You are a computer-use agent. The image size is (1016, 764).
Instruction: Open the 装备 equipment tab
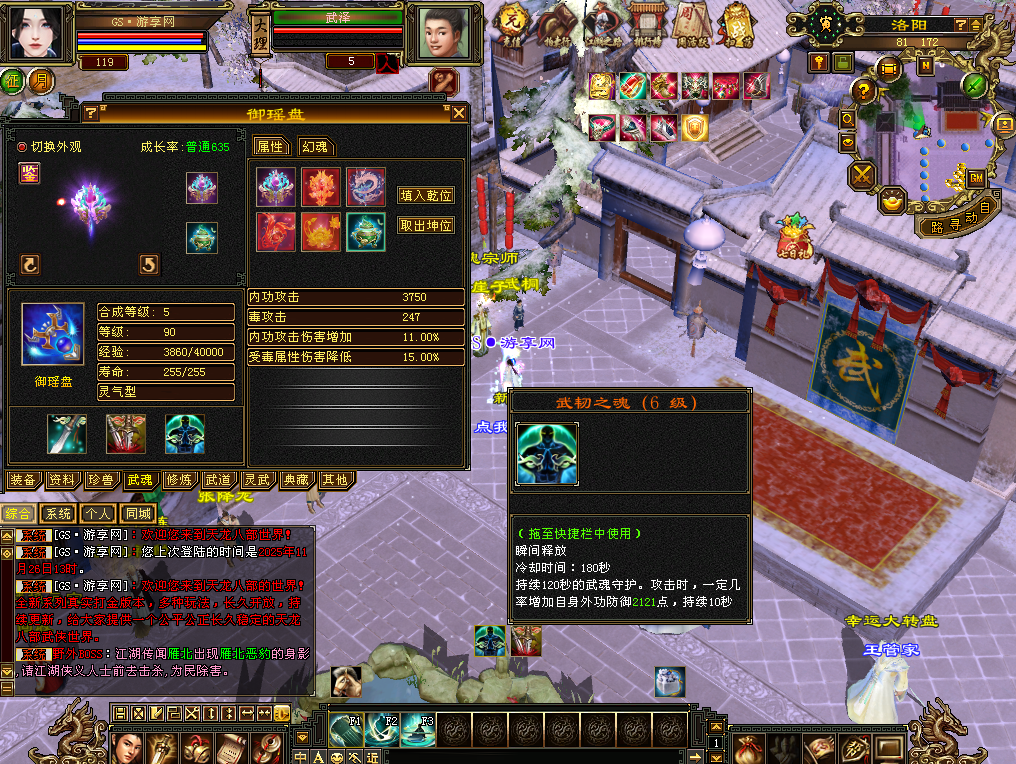[23, 480]
